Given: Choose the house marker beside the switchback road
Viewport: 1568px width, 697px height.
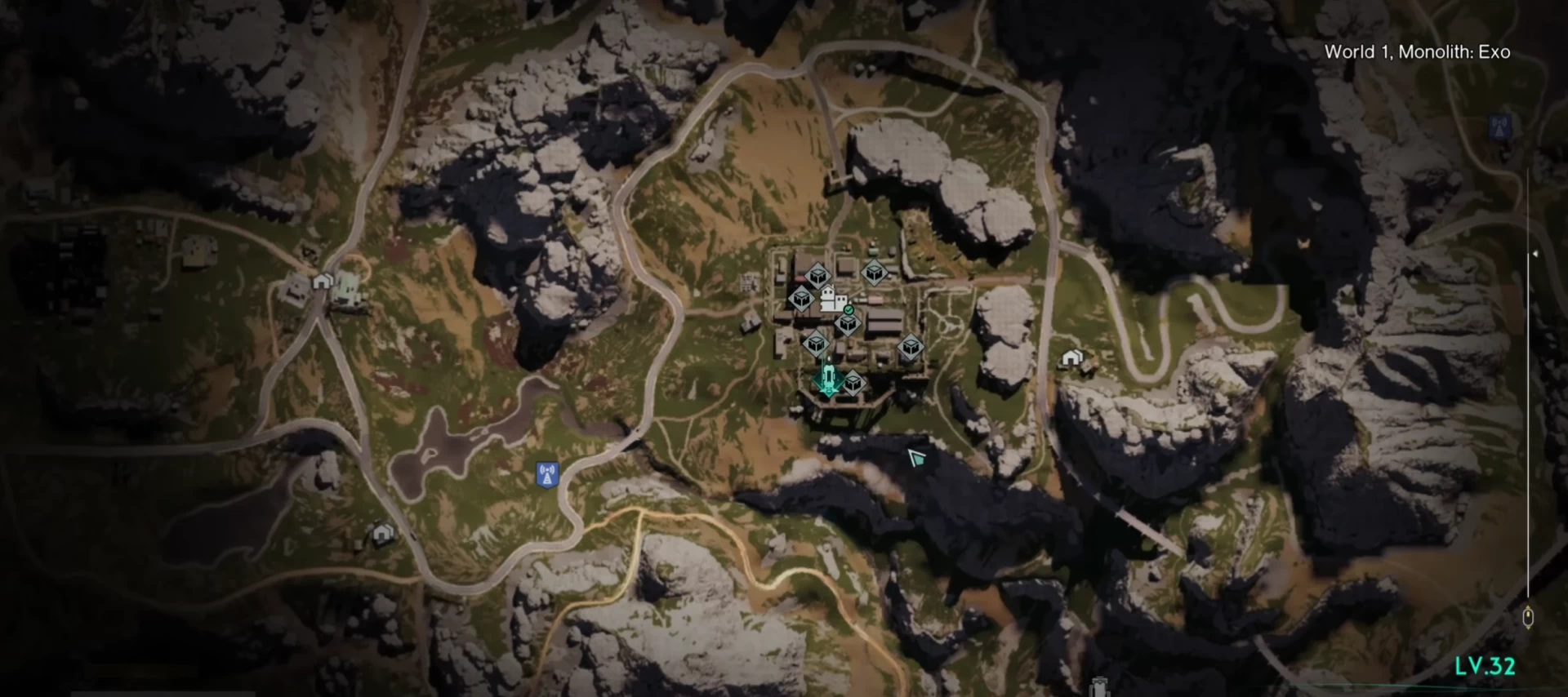Looking at the screenshot, I should tap(1071, 357).
